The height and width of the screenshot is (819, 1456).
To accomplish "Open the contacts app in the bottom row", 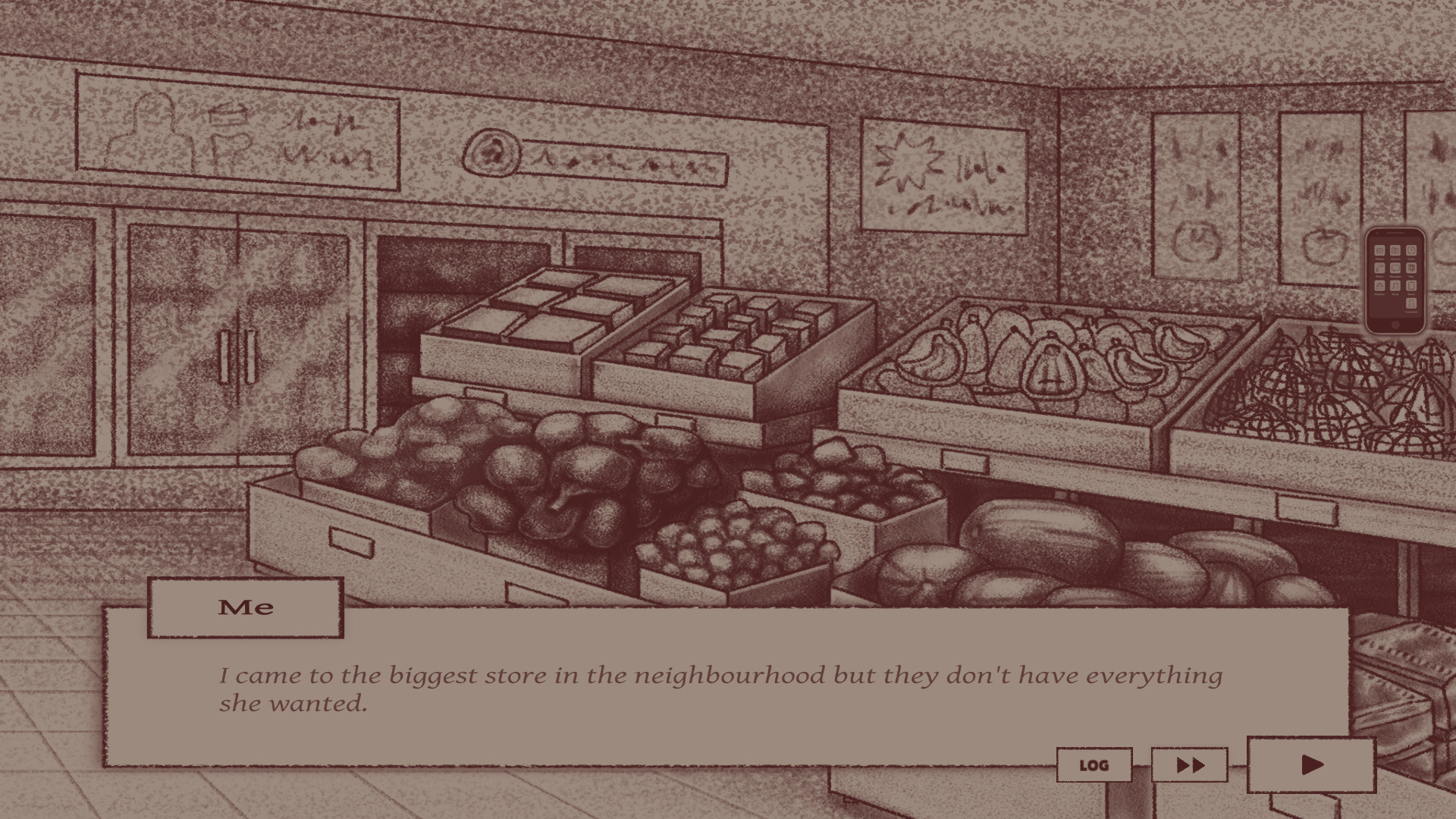I will tap(1411, 303).
